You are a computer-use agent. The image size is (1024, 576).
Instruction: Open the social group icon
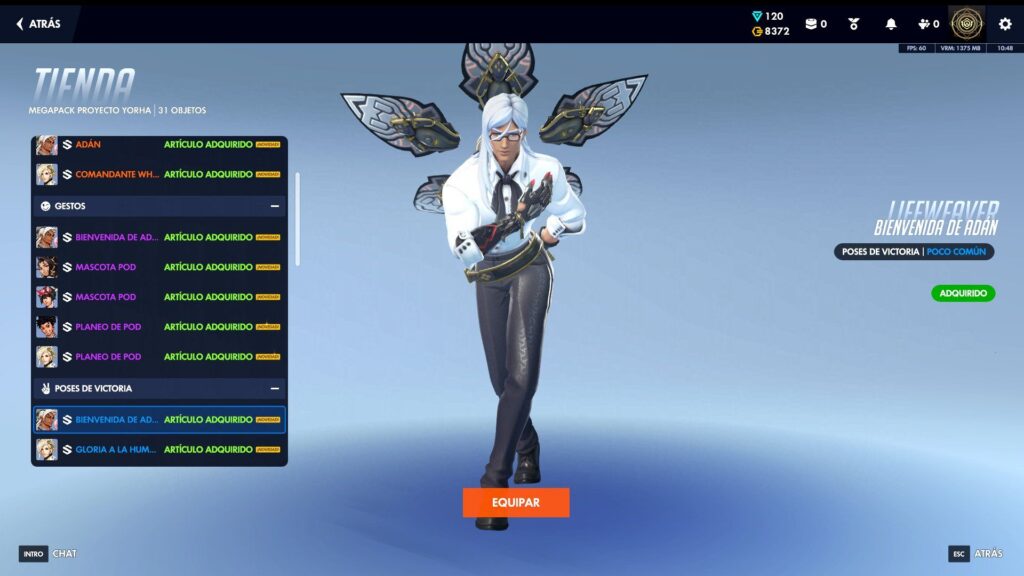click(928, 24)
